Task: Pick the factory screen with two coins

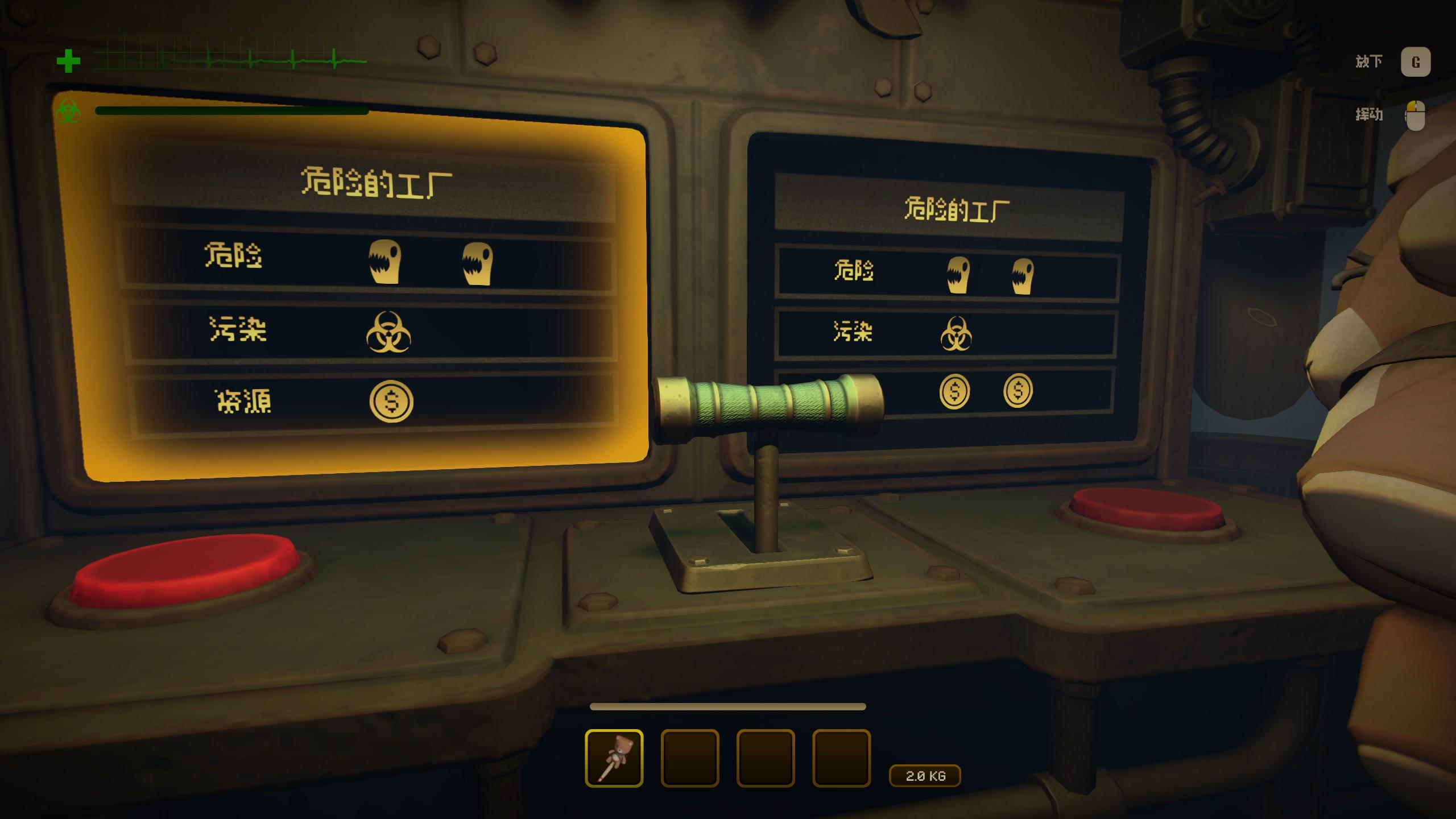Action: click(947, 296)
